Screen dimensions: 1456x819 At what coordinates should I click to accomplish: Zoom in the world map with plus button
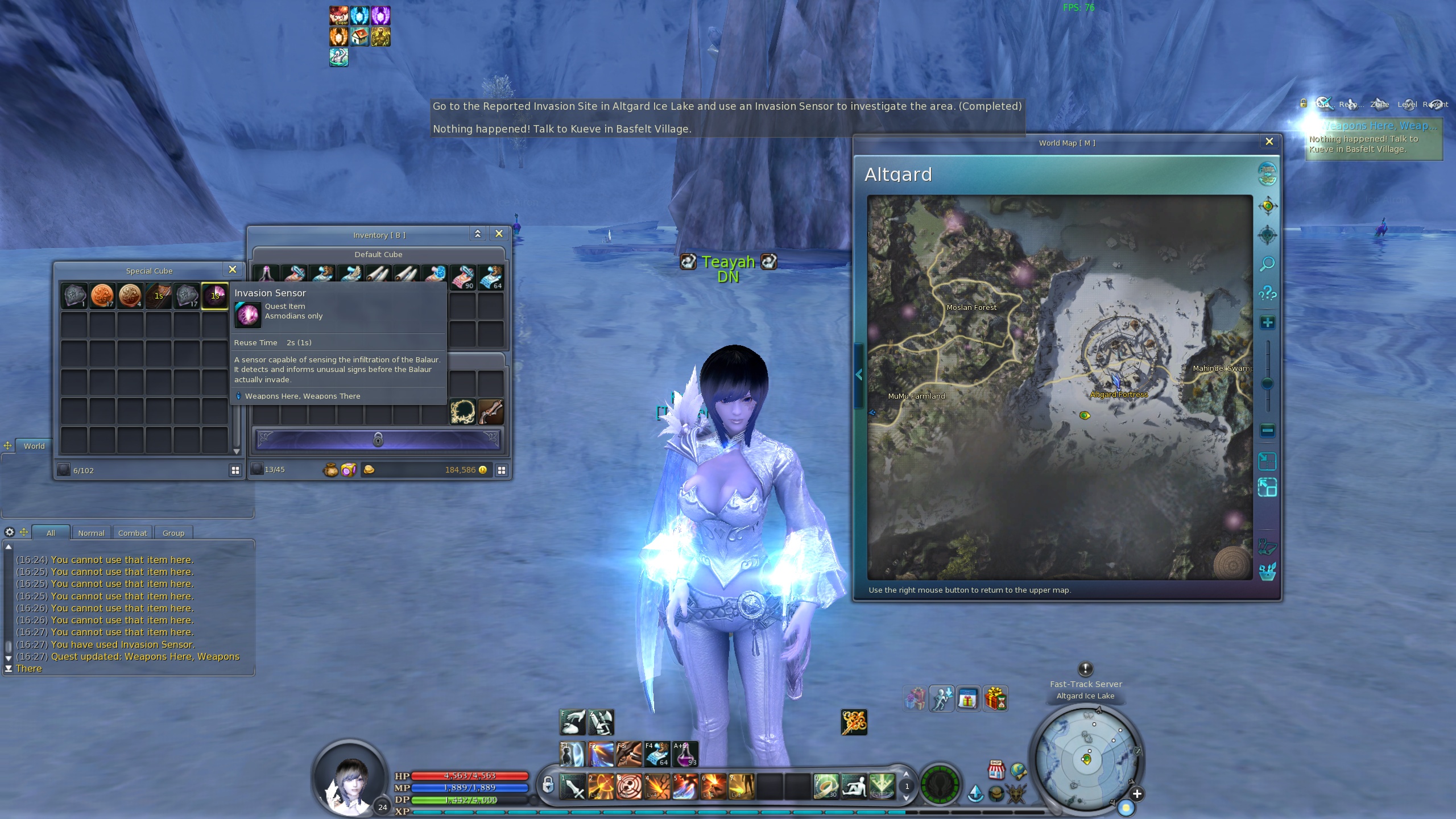1267,323
